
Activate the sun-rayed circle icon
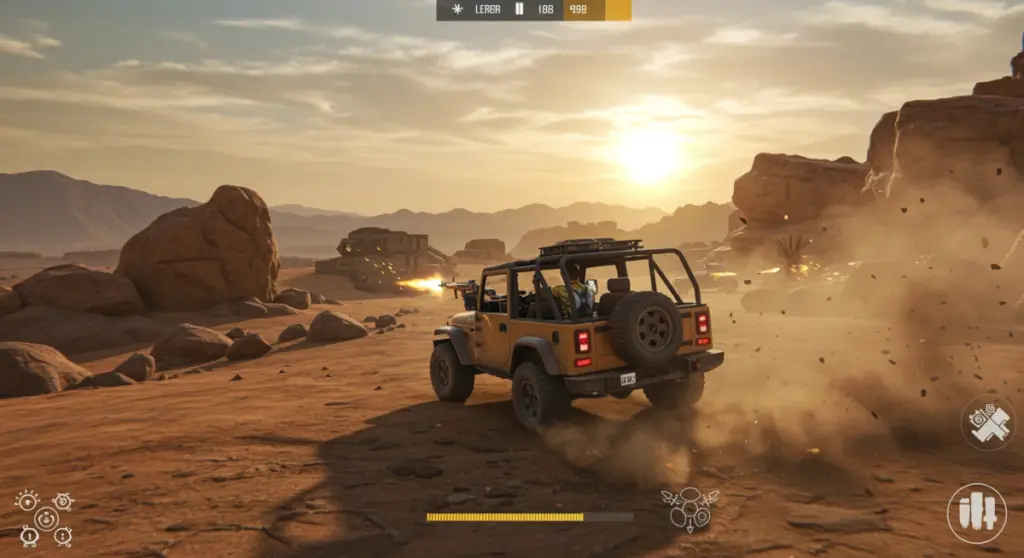(27, 500)
